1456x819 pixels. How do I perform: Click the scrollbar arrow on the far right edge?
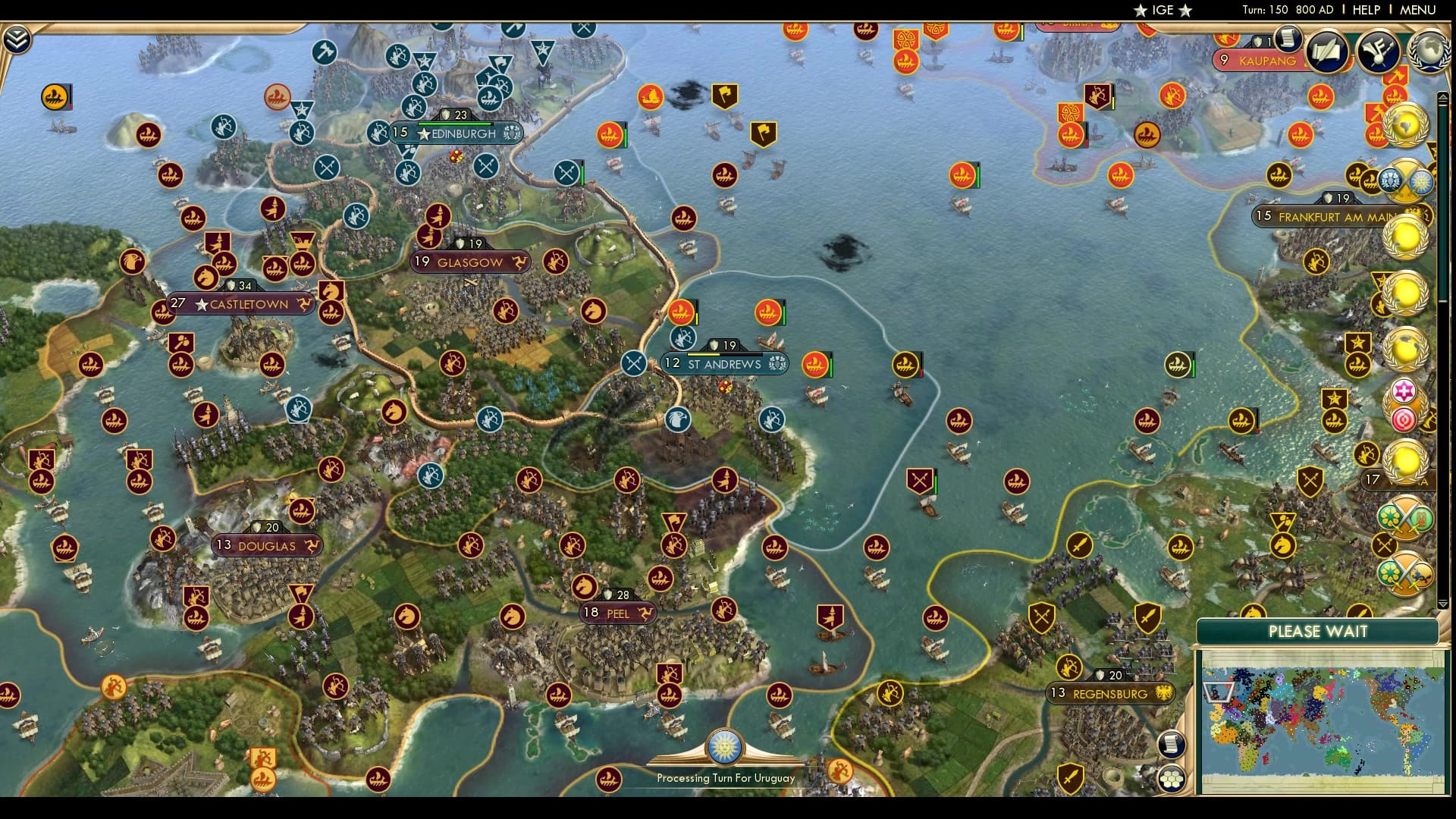click(1442, 96)
